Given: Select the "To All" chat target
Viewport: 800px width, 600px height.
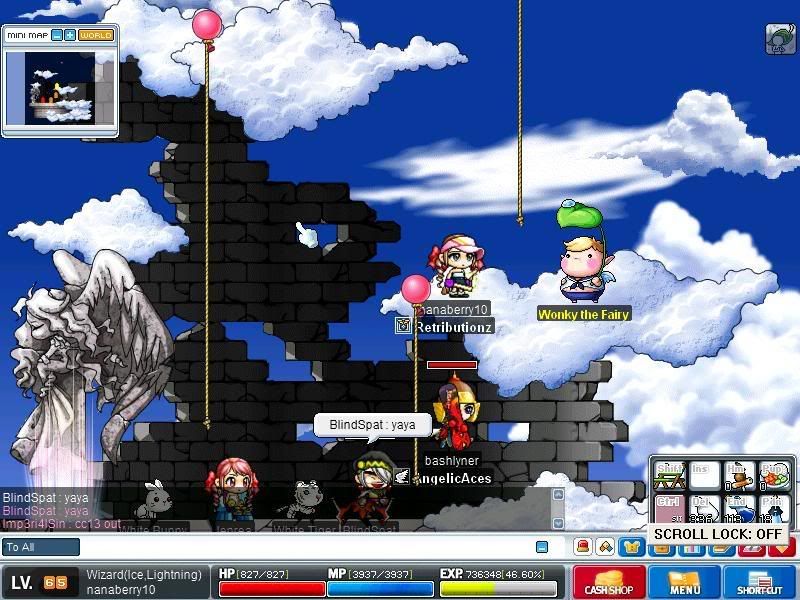Looking at the screenshot, I should click(x=41, y=547).
